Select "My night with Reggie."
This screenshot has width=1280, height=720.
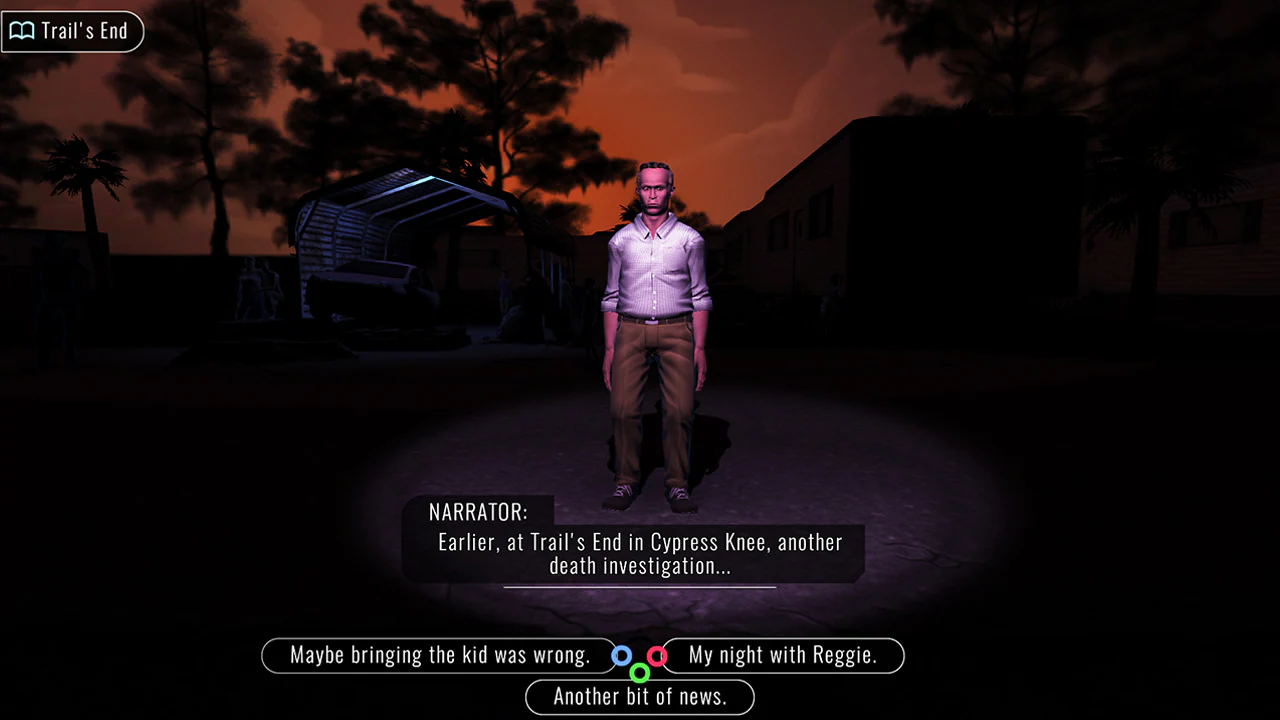pos(783,655)
